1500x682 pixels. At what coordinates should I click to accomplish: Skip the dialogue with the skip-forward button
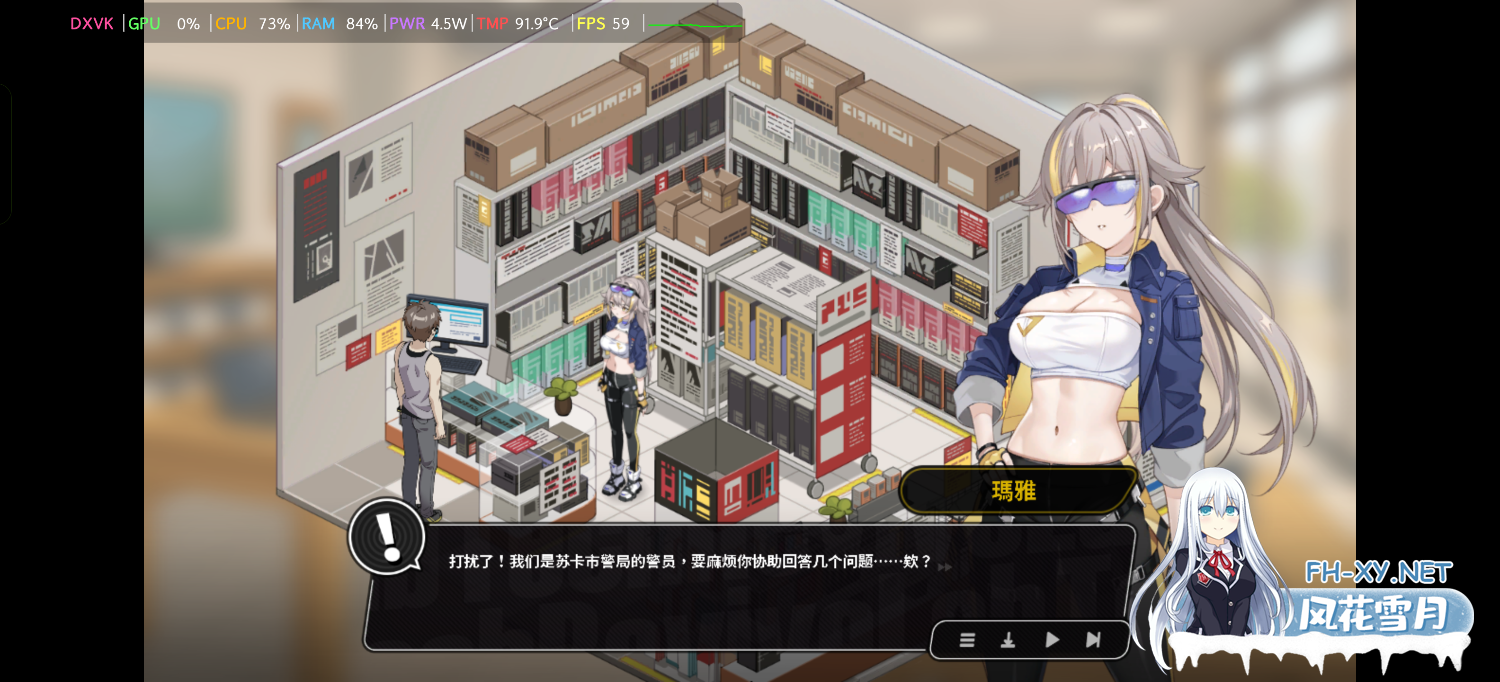point(1093,640)
